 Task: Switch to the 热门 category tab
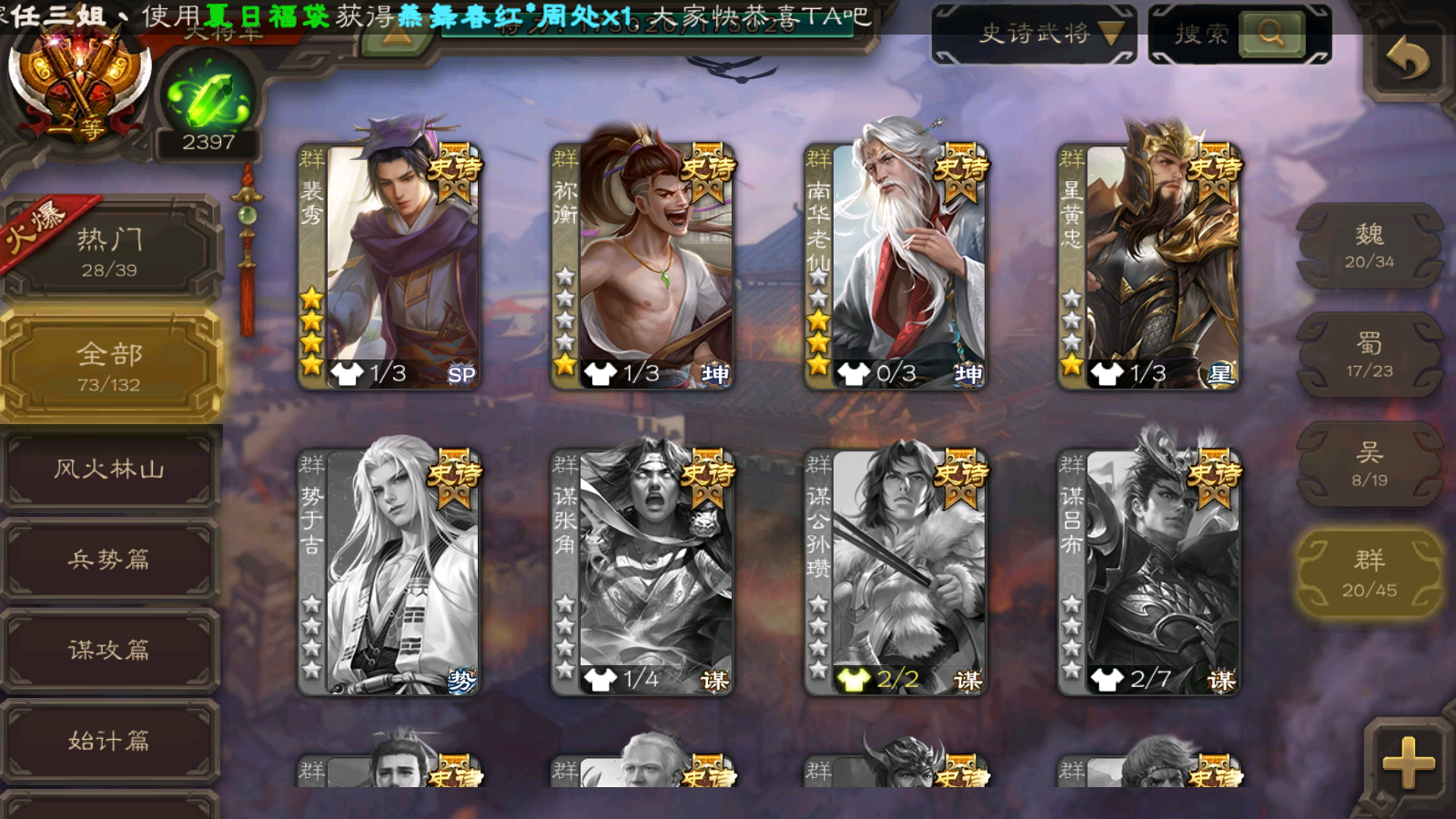[x=109, y=251]
